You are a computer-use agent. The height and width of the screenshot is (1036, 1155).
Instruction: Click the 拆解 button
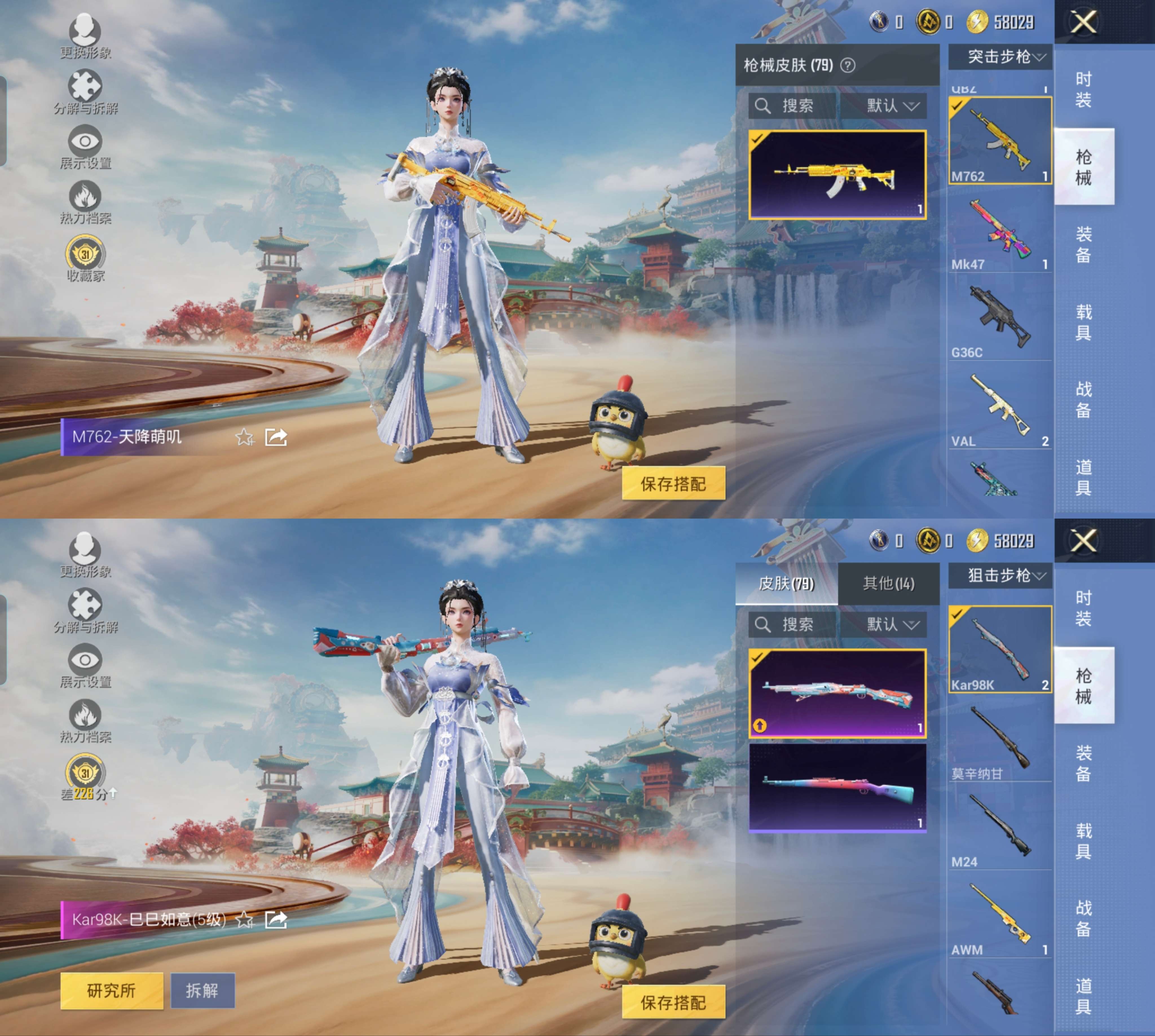[202, 991]
